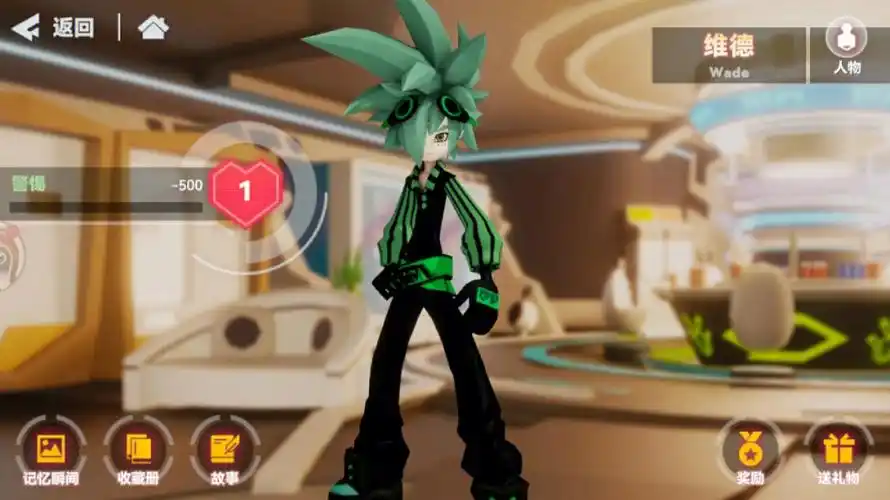This screenshot has height=500, width=890.
Task: Choose the 送礼物 send gift button
Action: click(837, 453)
